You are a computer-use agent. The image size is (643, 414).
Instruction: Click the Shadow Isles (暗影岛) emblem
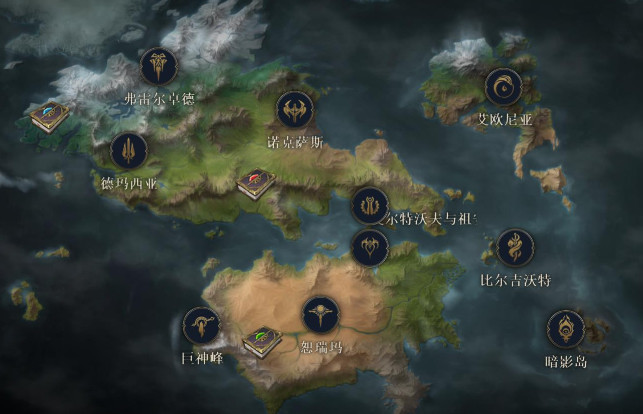coord(566,328)
